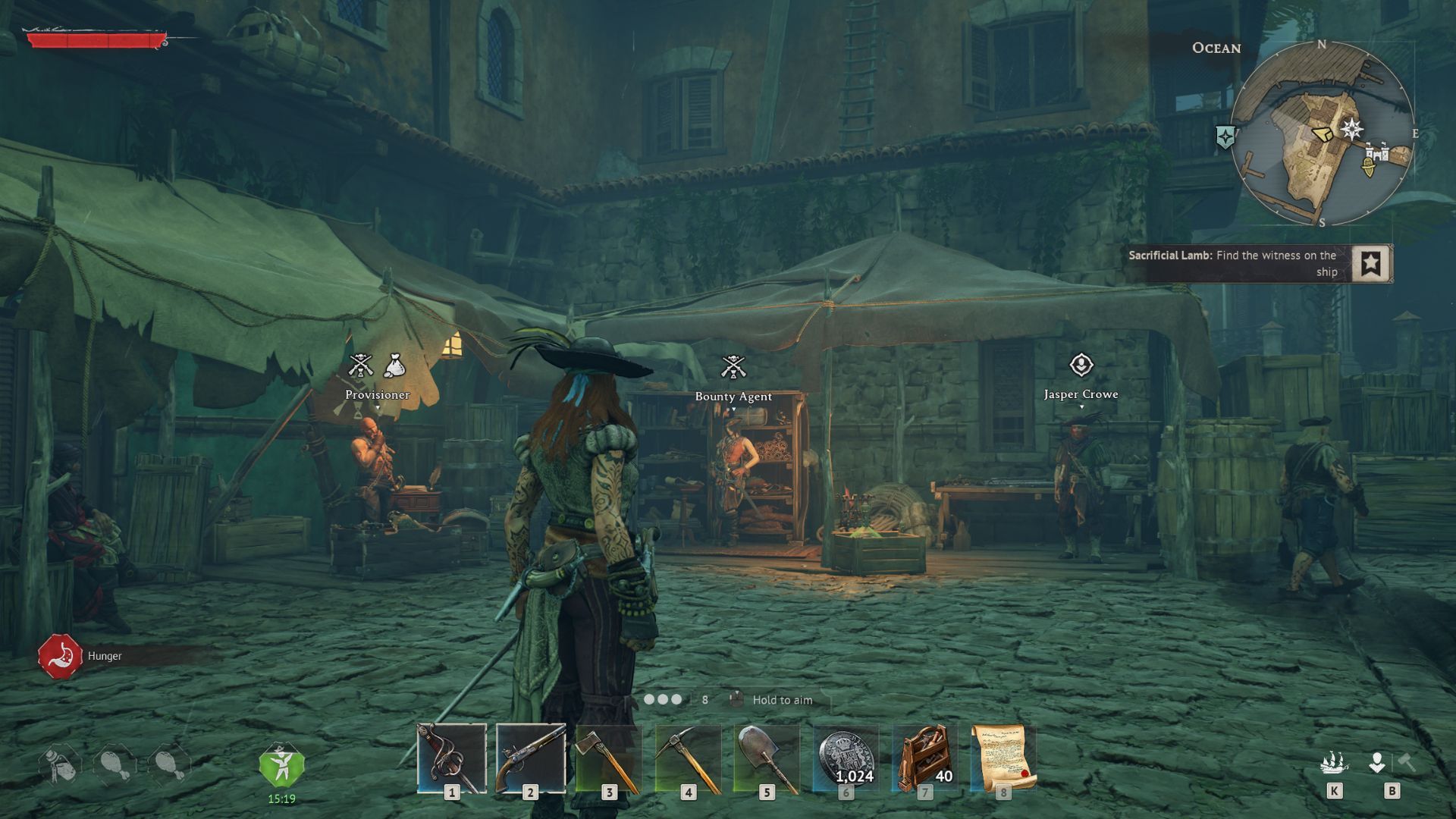Viewport: 1456px width, 819px height.
Task: Open the circular island minimap
Action: coord(1322,134)
